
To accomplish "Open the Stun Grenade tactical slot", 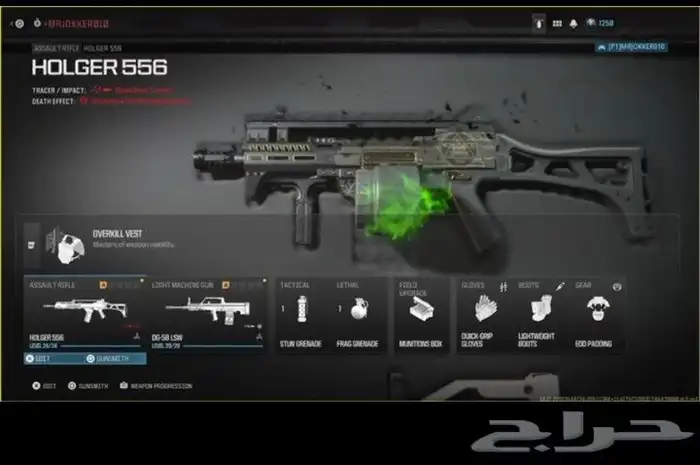I will pos(301,313).
